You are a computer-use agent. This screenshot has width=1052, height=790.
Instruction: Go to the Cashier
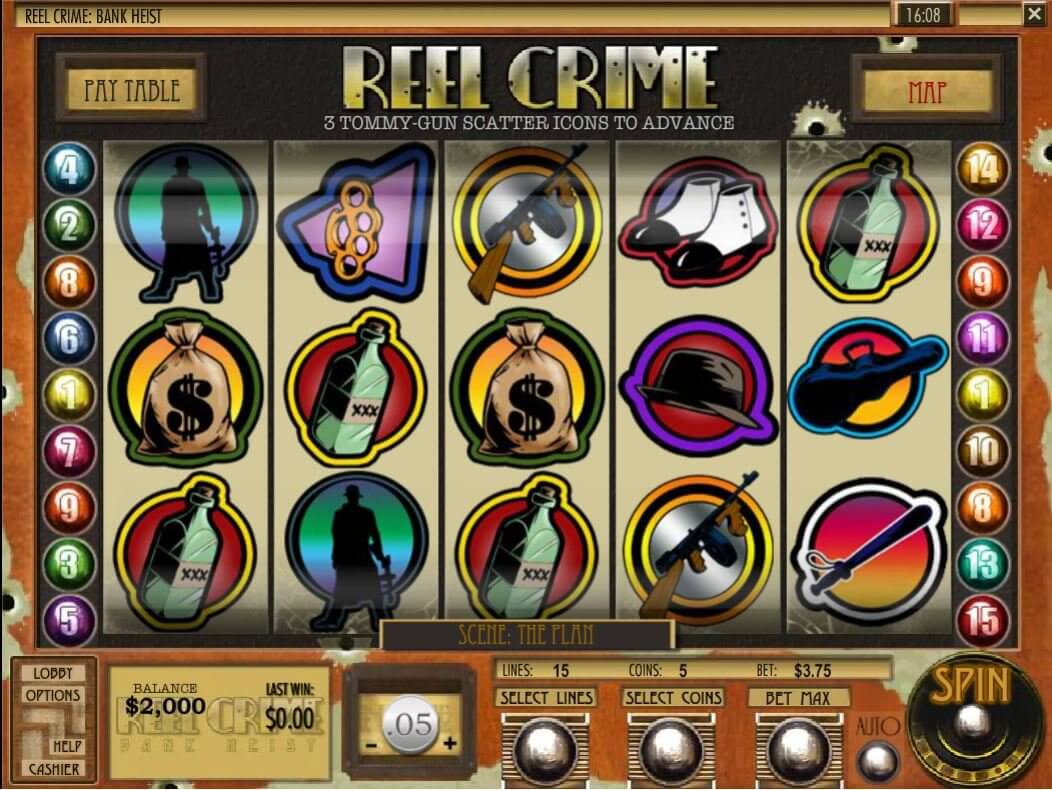coord(54,769)
